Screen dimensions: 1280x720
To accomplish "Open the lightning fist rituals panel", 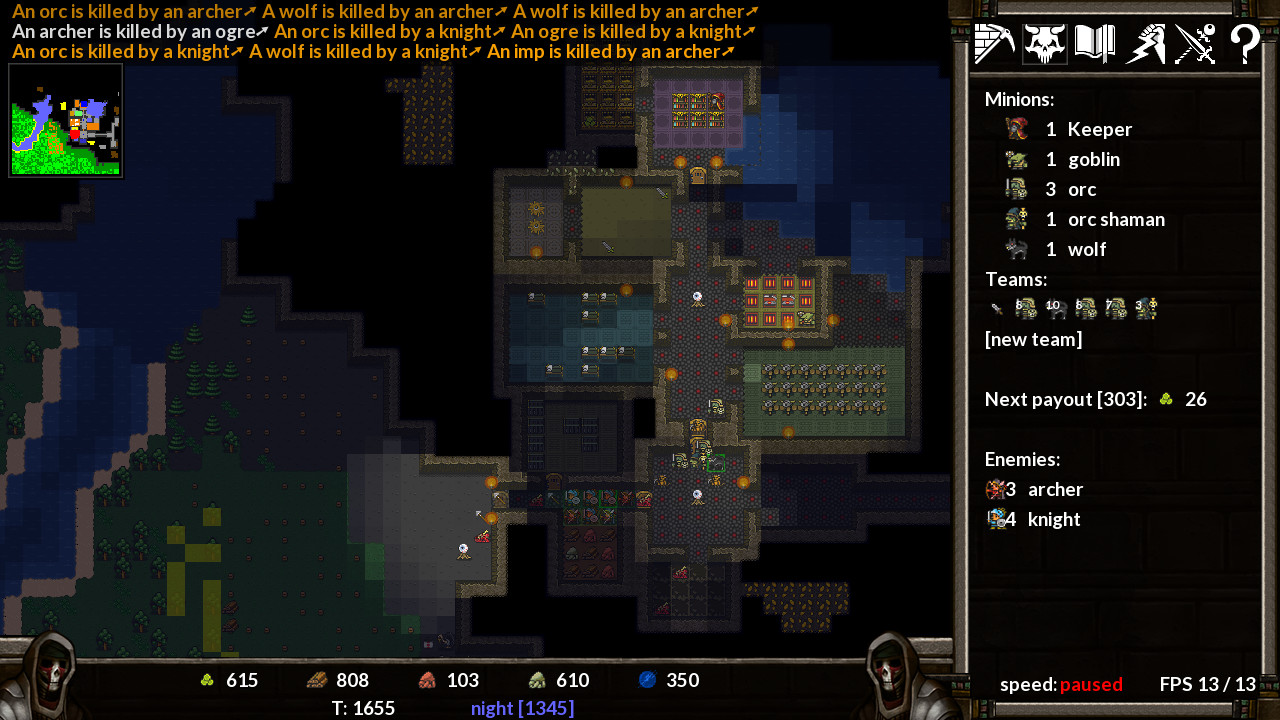I will coord(1144,43).
